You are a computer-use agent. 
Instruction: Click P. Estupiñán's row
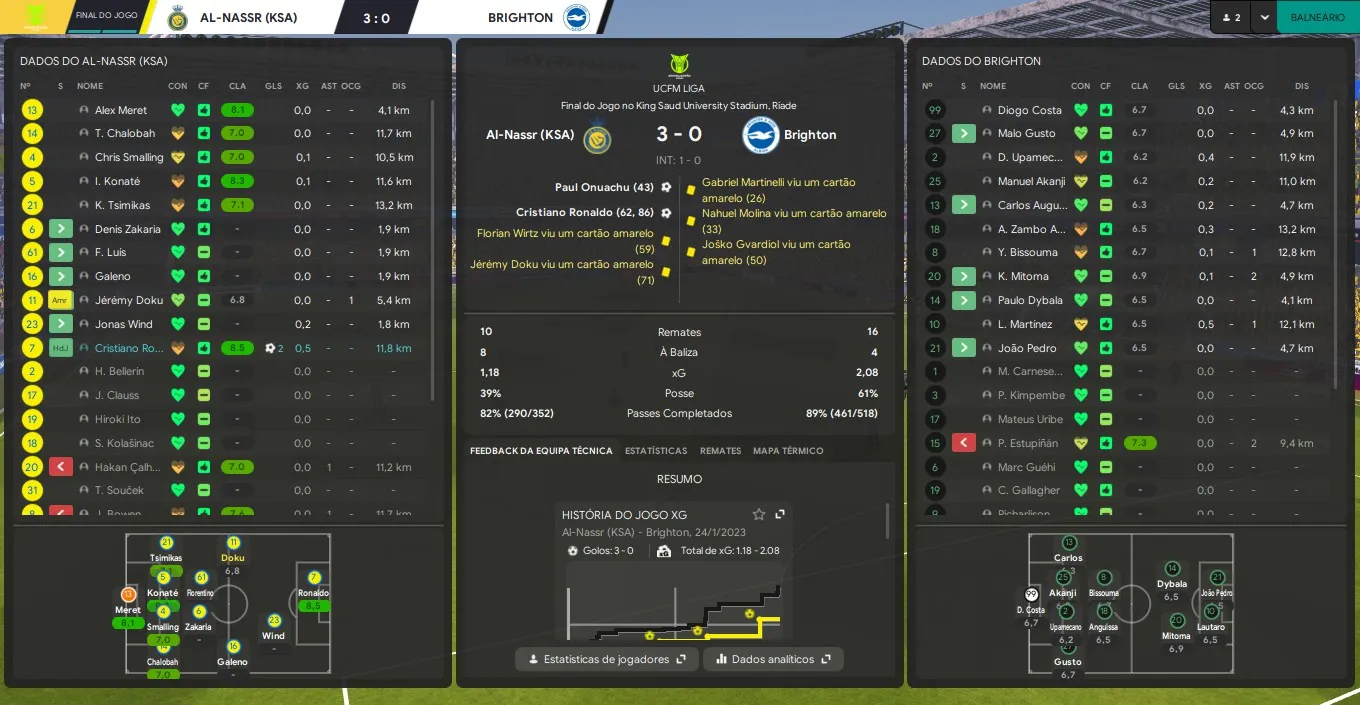pyautogui.click(x=1029, y=443)
